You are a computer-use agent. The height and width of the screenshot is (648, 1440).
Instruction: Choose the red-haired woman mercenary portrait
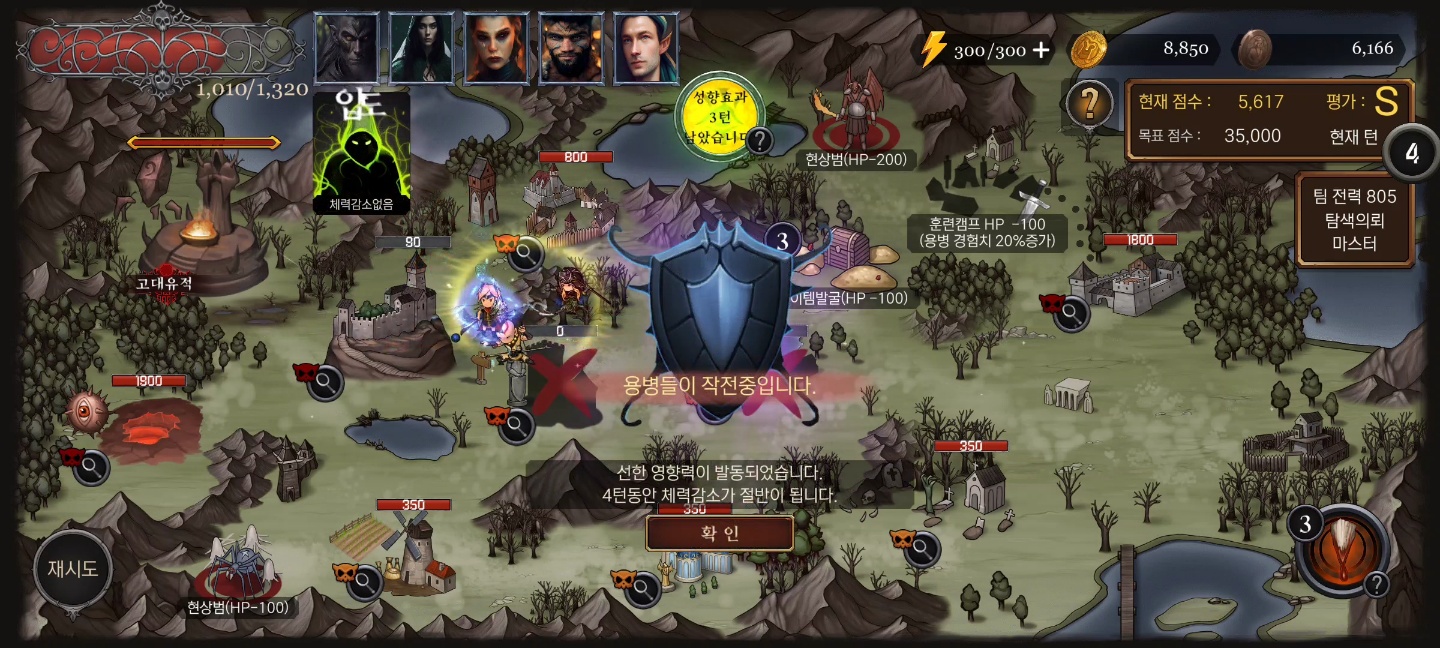(x=496, y=48)
